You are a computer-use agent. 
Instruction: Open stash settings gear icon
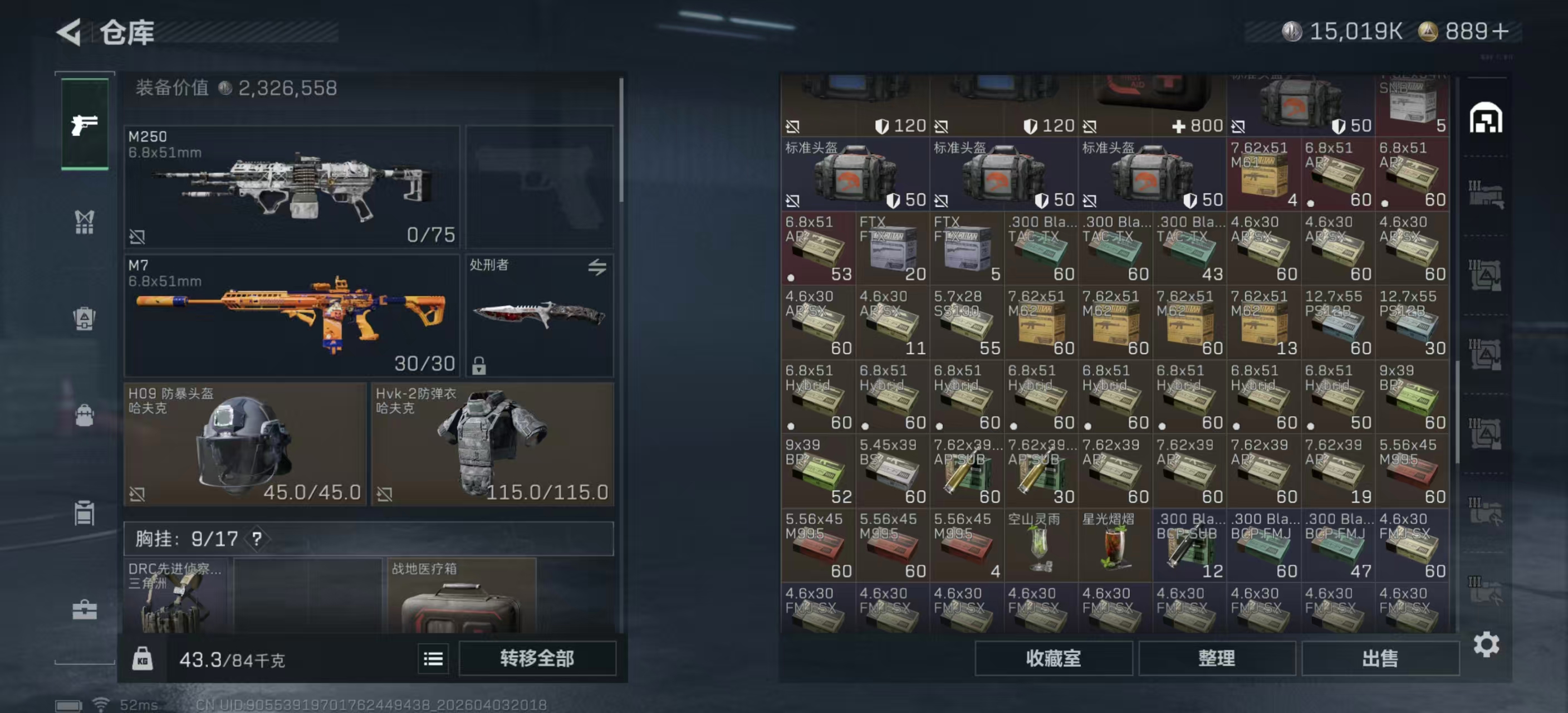pyautogui.click(x=1486, y=644)
